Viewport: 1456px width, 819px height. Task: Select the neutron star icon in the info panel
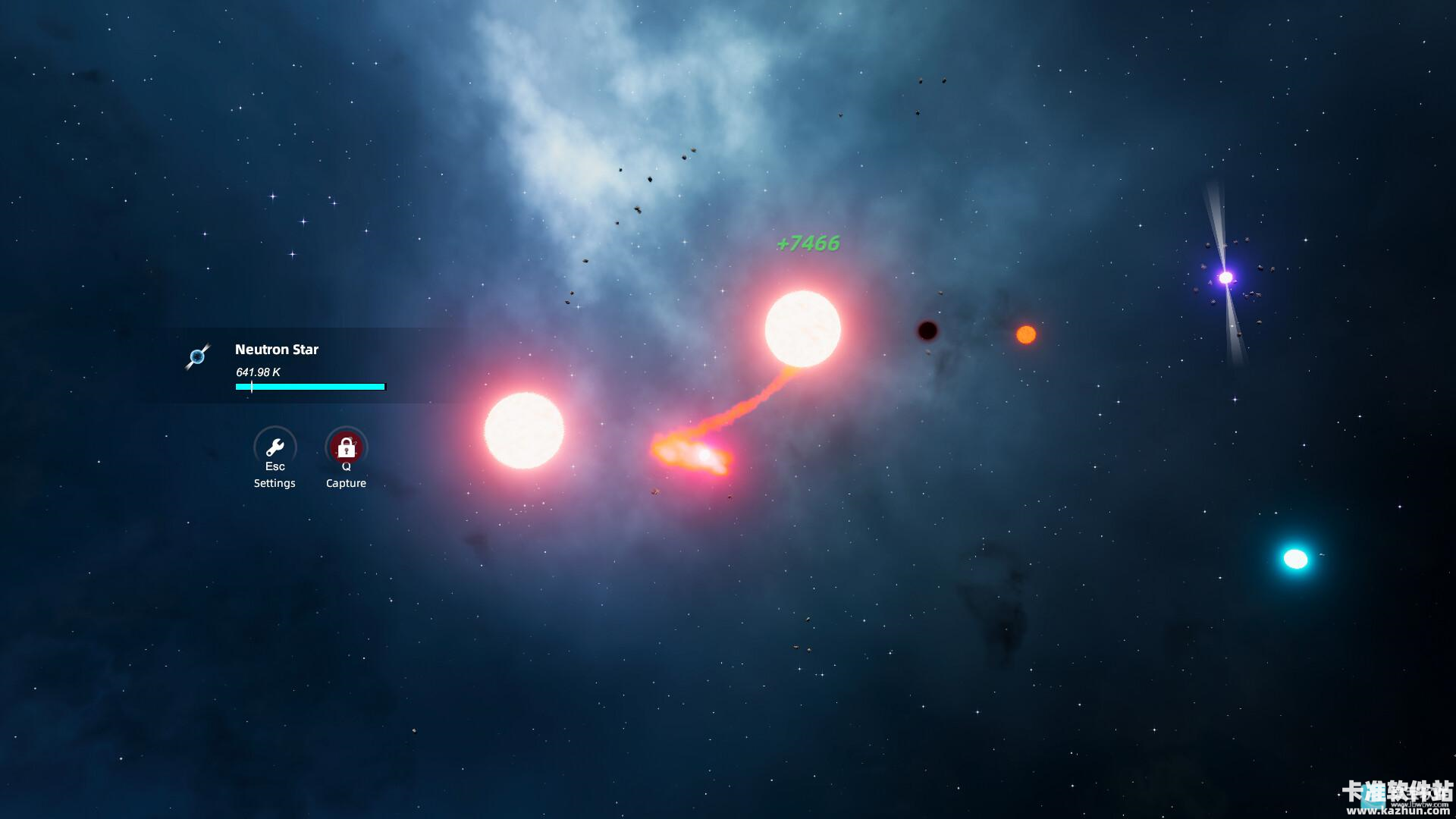click(x=199, y=356)
